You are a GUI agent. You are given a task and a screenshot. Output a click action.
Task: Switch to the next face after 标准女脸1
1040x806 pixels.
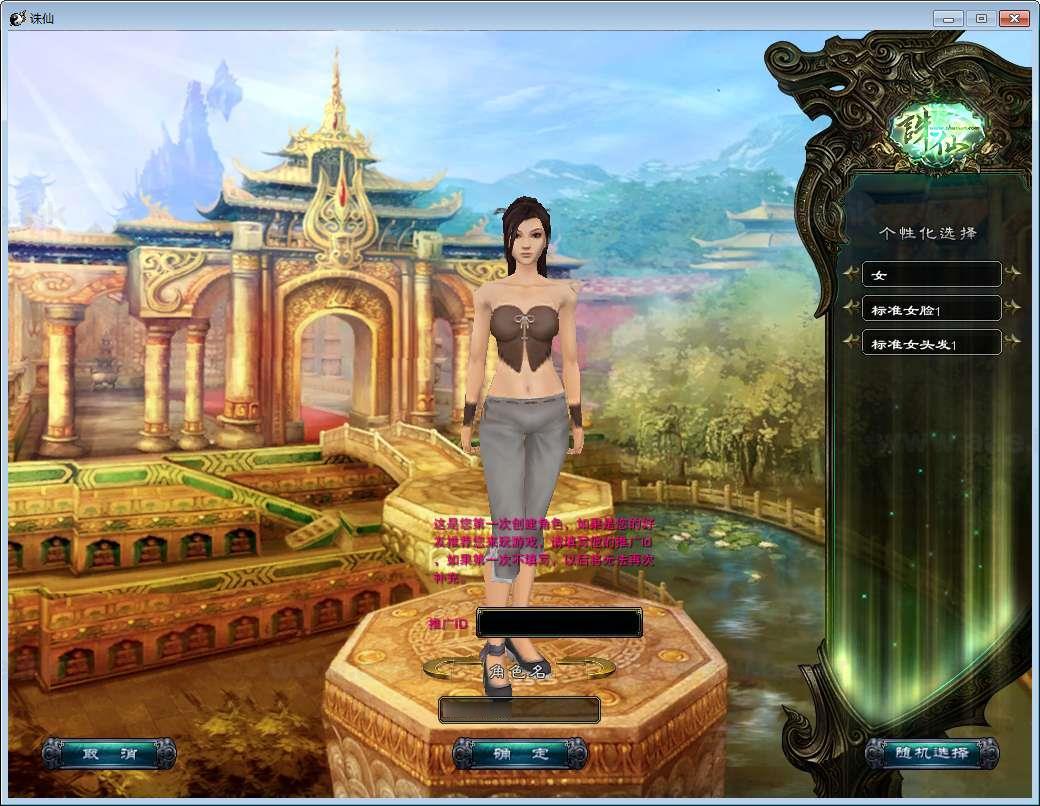[1013, 308]
